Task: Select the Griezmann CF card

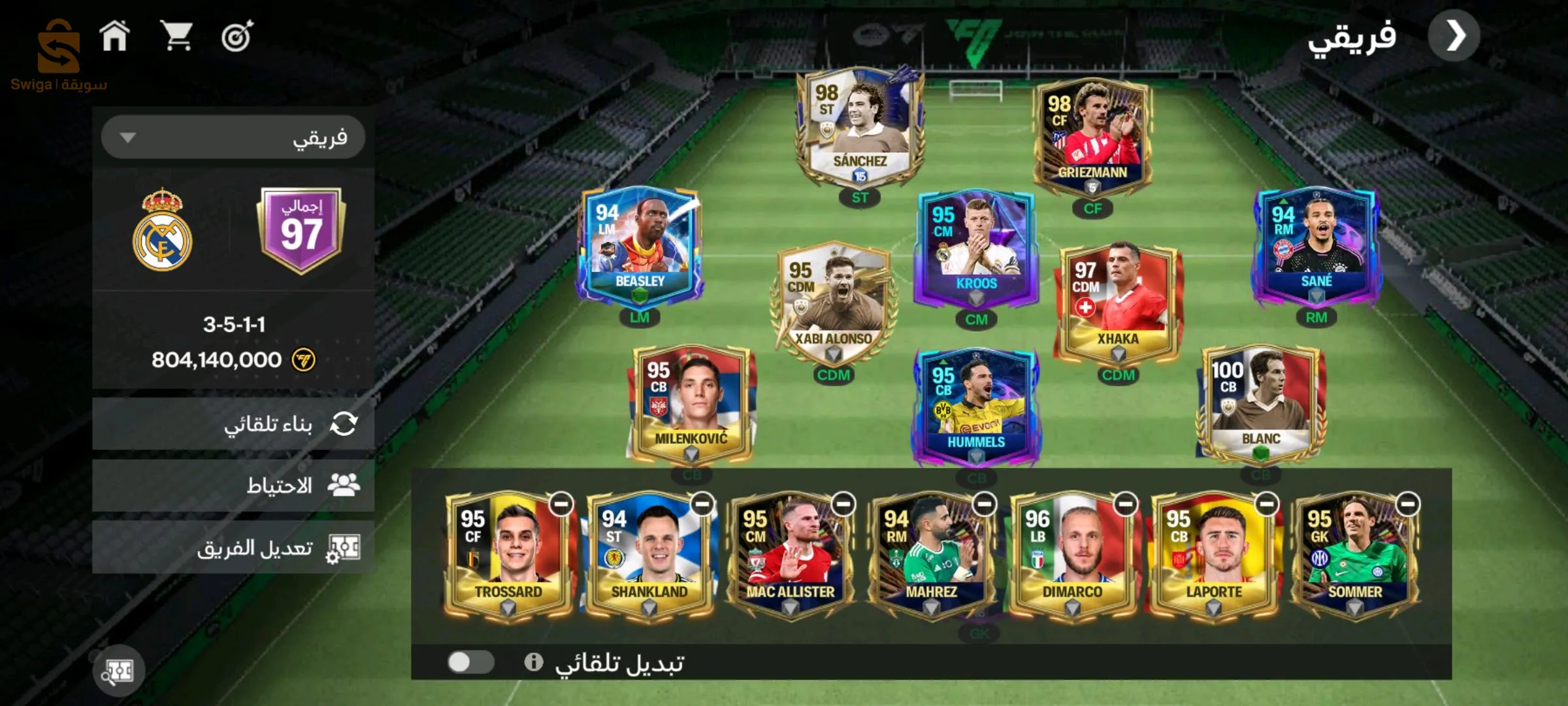Action: click(1092, 137)
